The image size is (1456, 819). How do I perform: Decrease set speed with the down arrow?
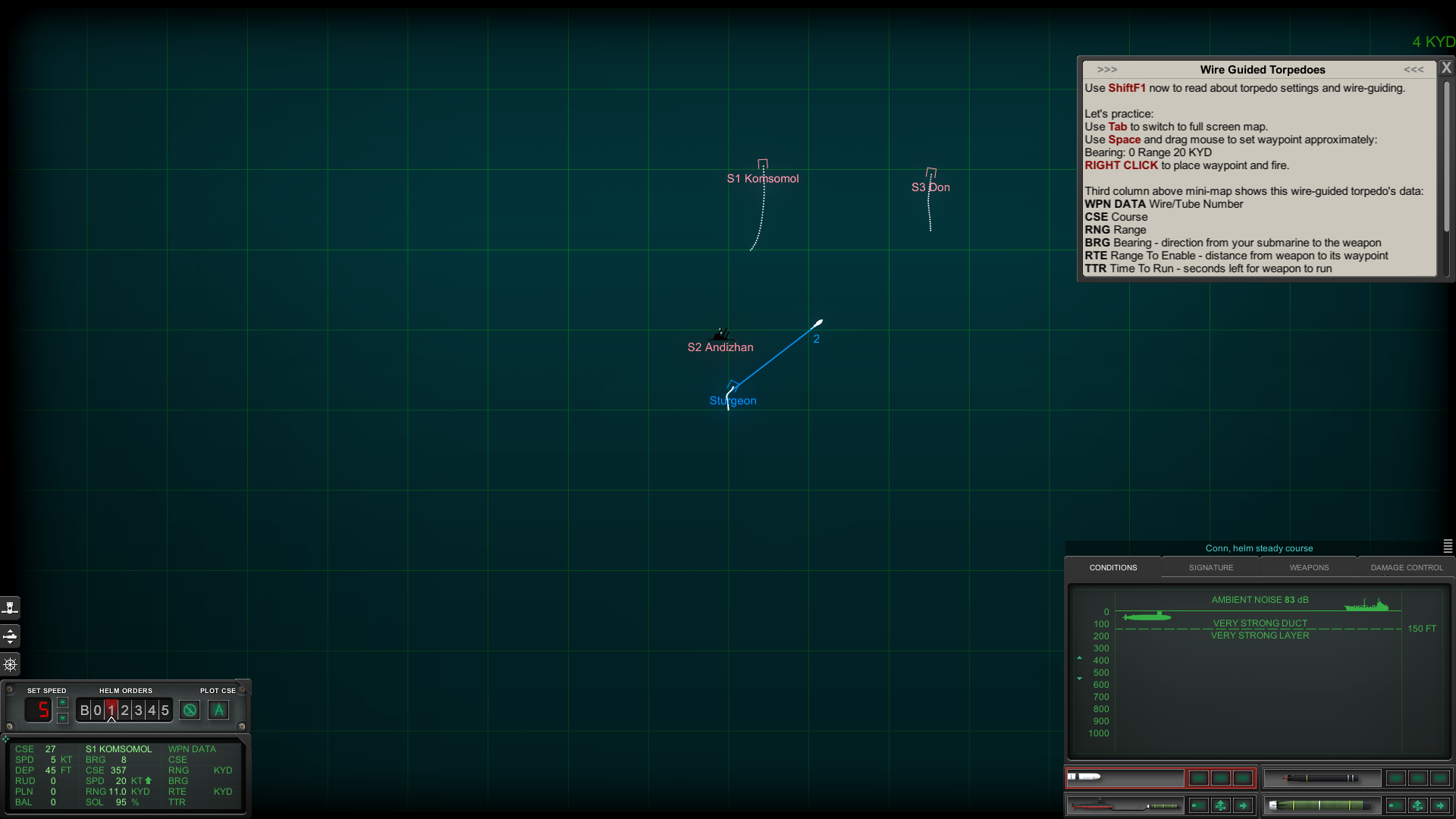[63, 717]
